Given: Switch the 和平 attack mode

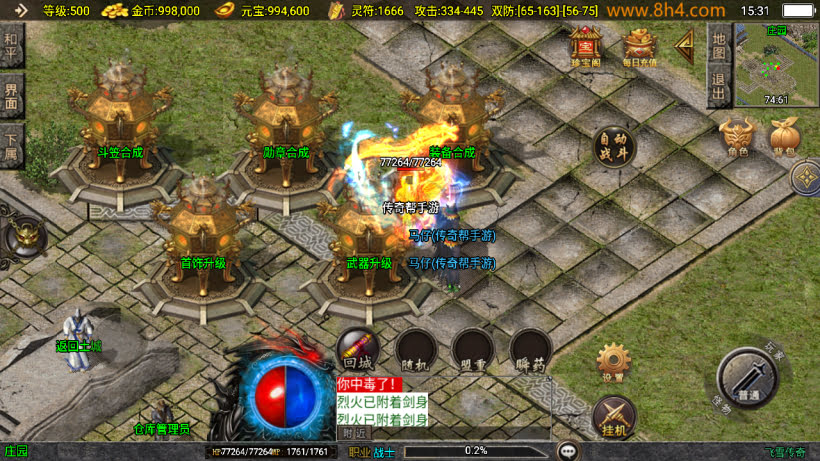Looking at the screenshot, I should tap(11, 46).
